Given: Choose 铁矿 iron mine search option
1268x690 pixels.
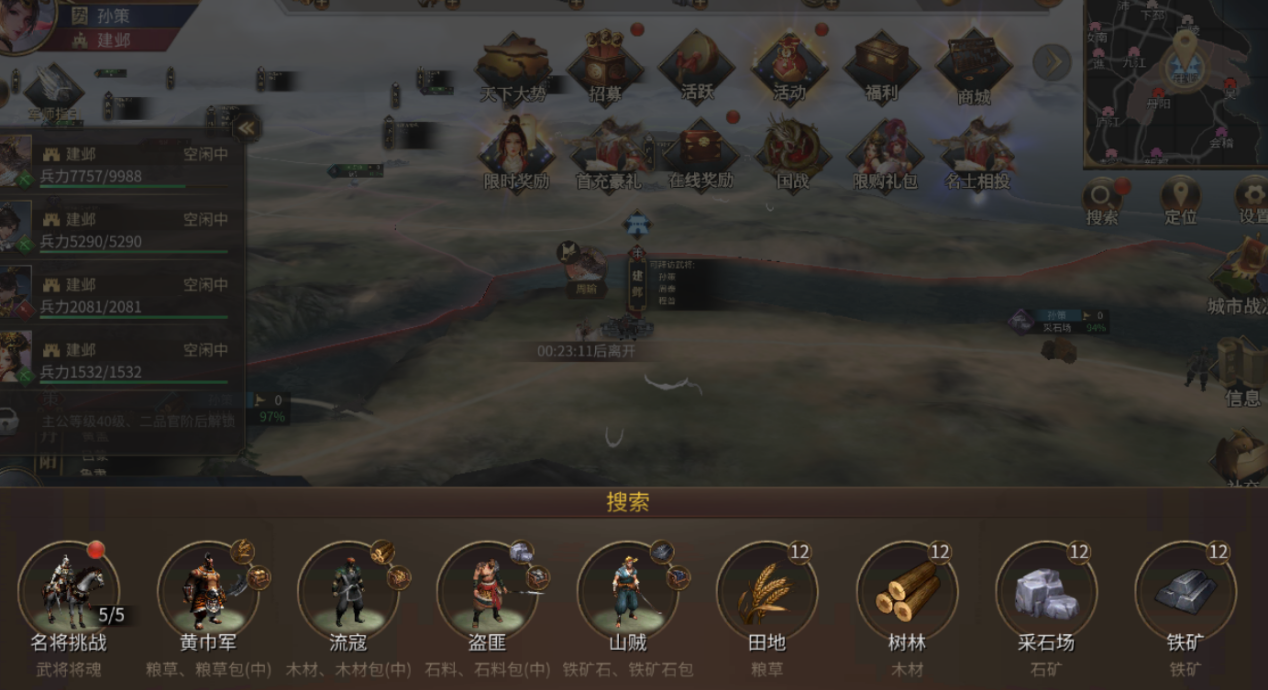Looking at the screenshot, I should click(1185, 592).
